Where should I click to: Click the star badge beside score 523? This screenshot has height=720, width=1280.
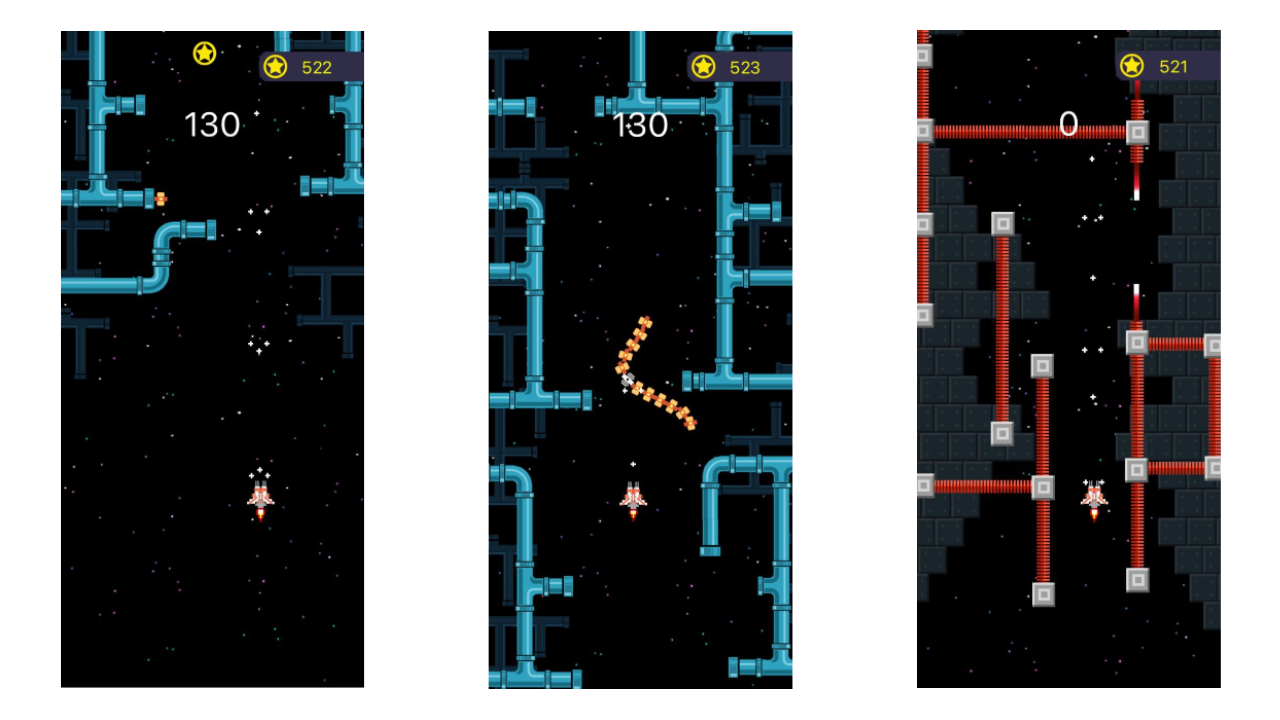click(x=704, y=67)
